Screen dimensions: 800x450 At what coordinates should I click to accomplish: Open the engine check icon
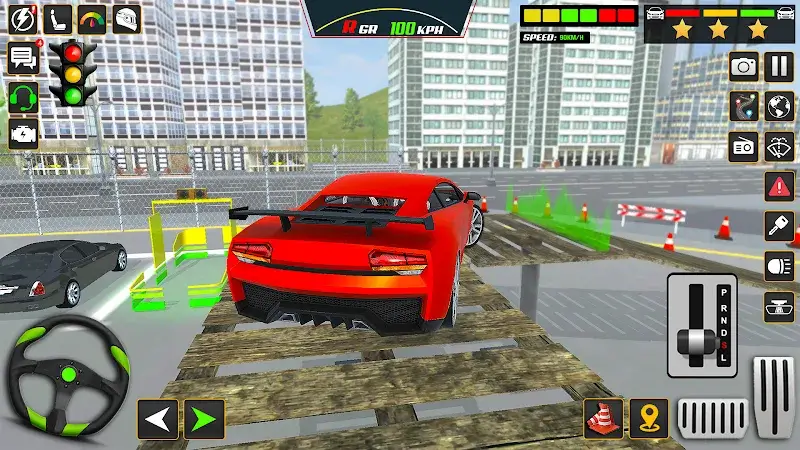[x=22, y=133]
